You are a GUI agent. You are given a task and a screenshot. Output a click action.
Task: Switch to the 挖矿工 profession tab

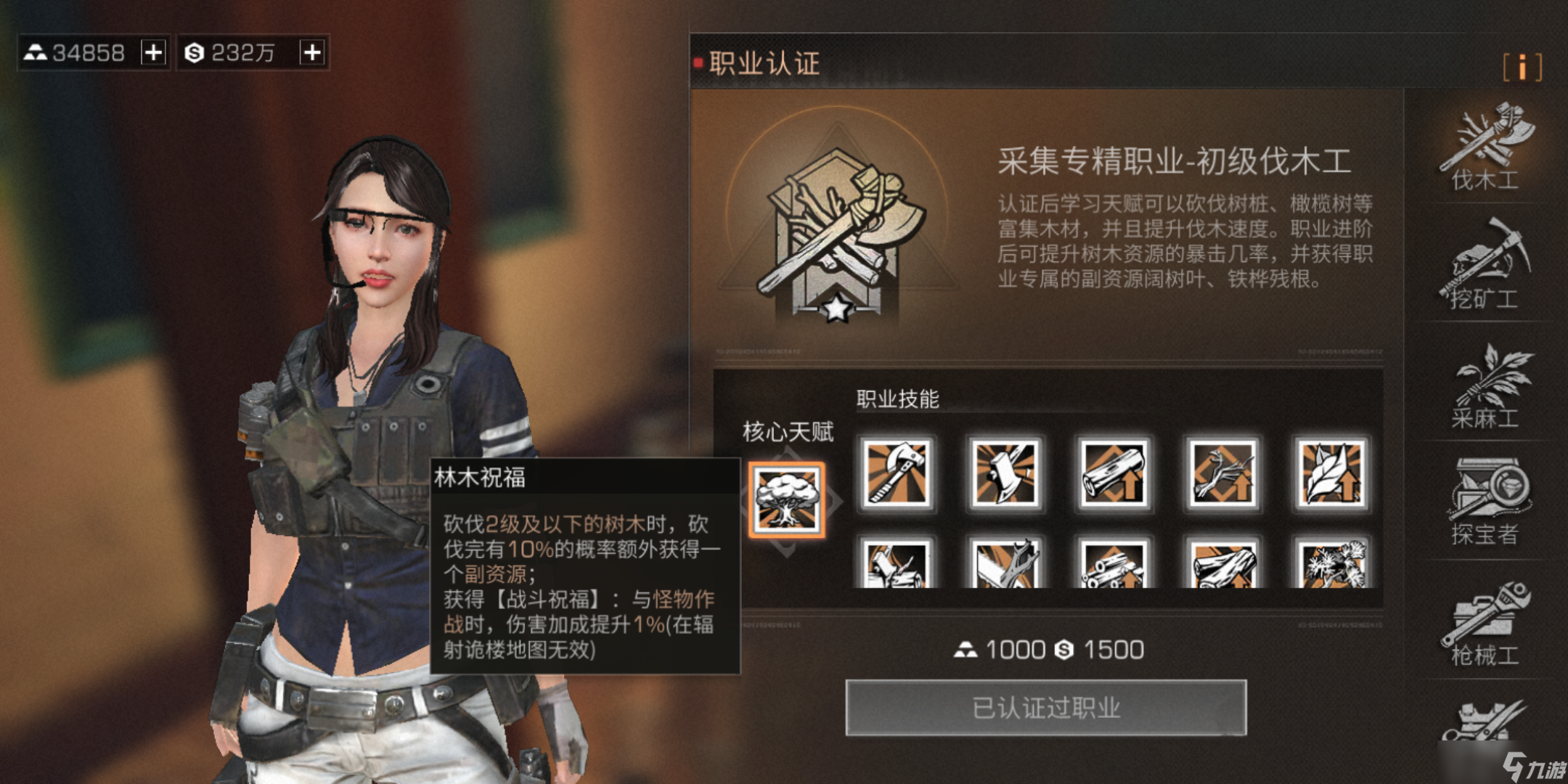(x=1485, y=266)
